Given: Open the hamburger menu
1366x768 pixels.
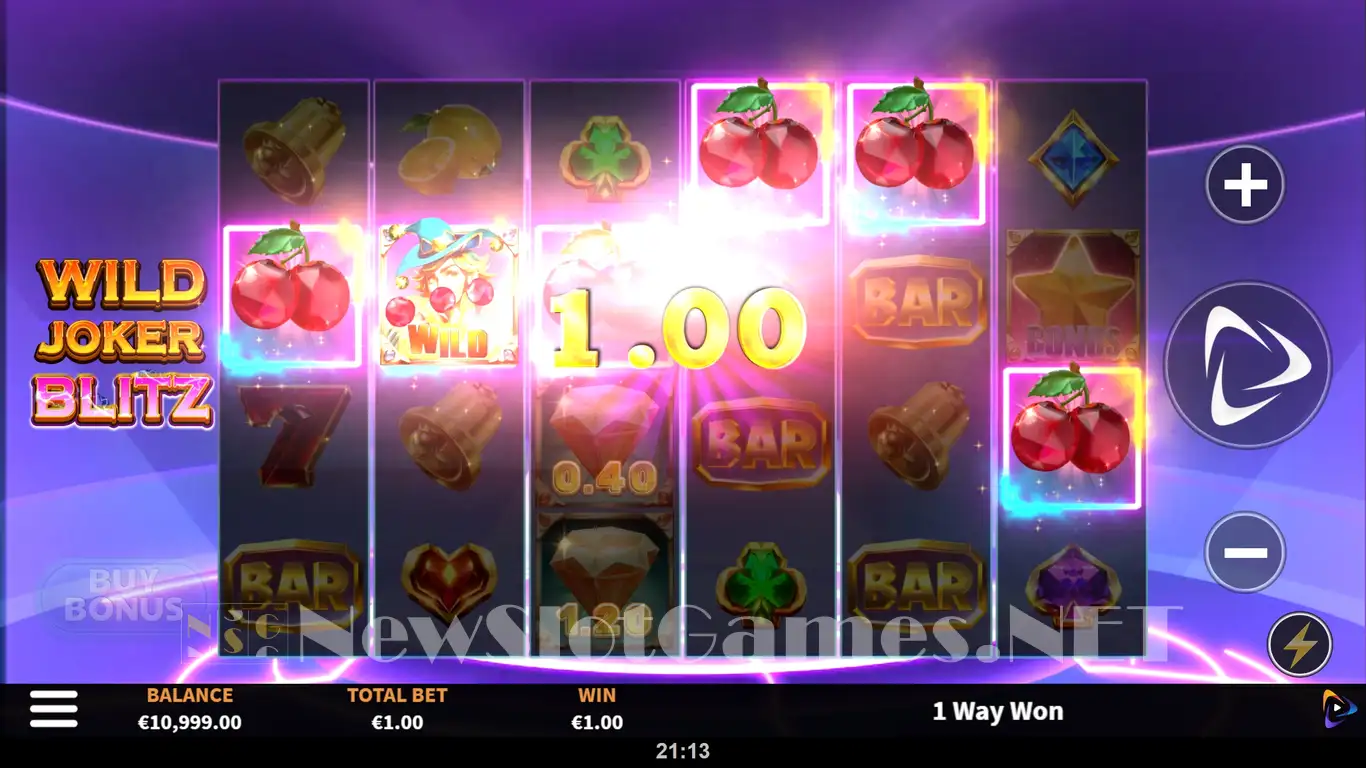Looking at the screenshot, I should coord(54,709).
